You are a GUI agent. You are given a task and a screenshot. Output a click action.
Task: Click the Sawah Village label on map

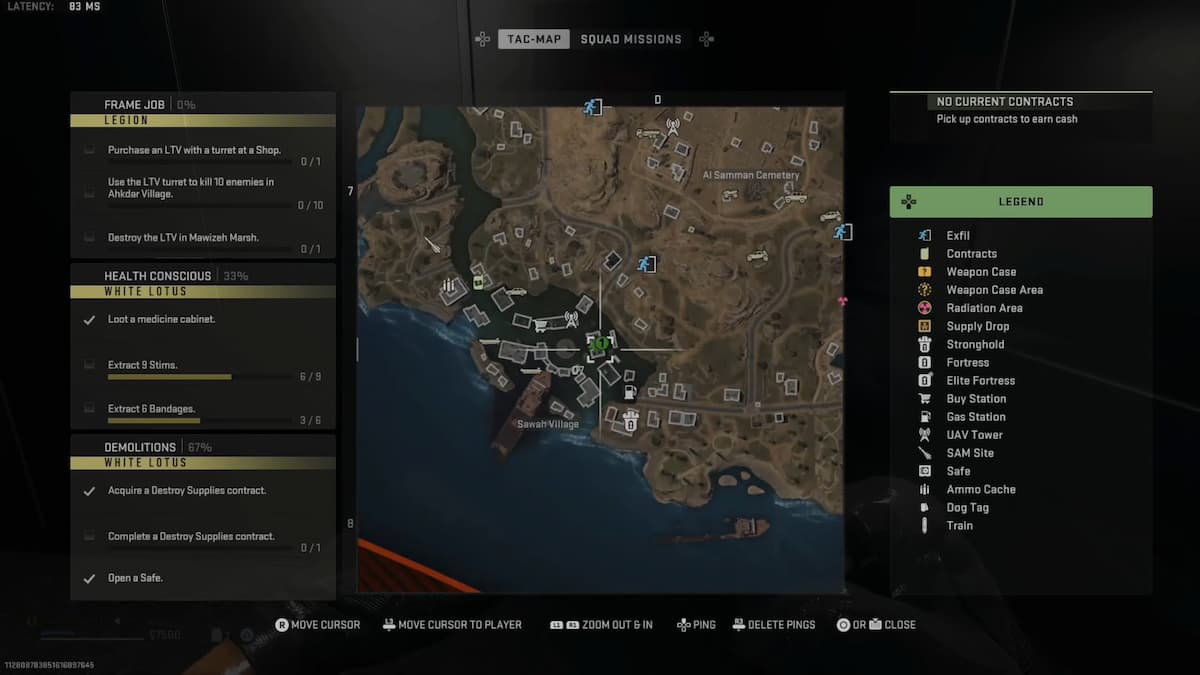coord(548,424)
